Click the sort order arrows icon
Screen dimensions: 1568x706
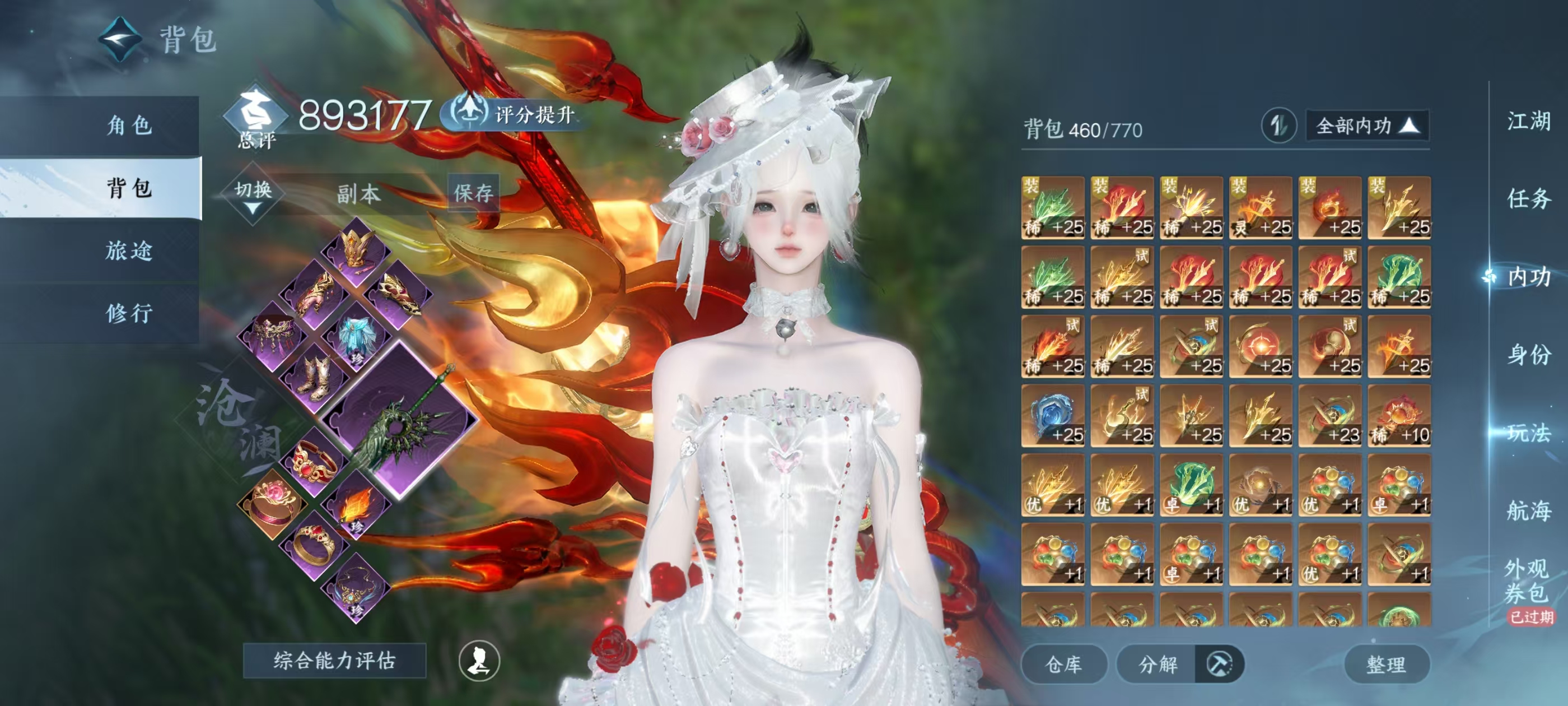pos(1278,126)
